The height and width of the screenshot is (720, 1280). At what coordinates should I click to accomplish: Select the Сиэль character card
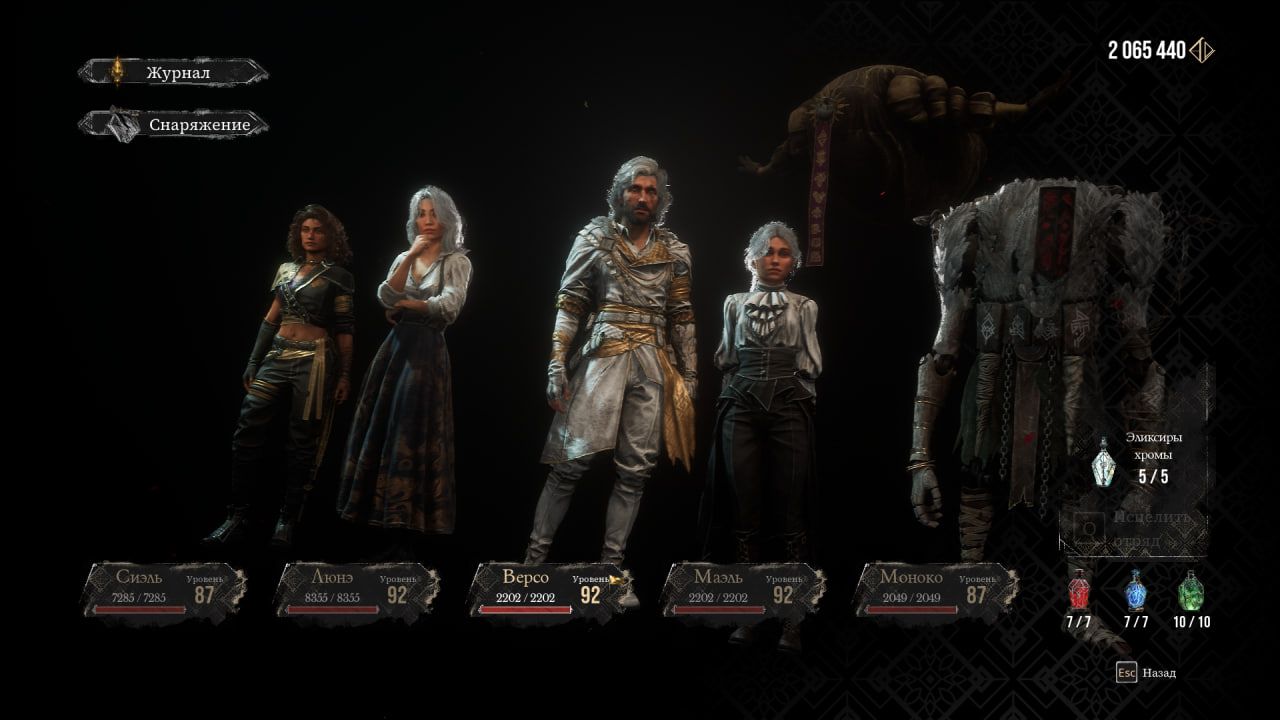tap(165, 589)
